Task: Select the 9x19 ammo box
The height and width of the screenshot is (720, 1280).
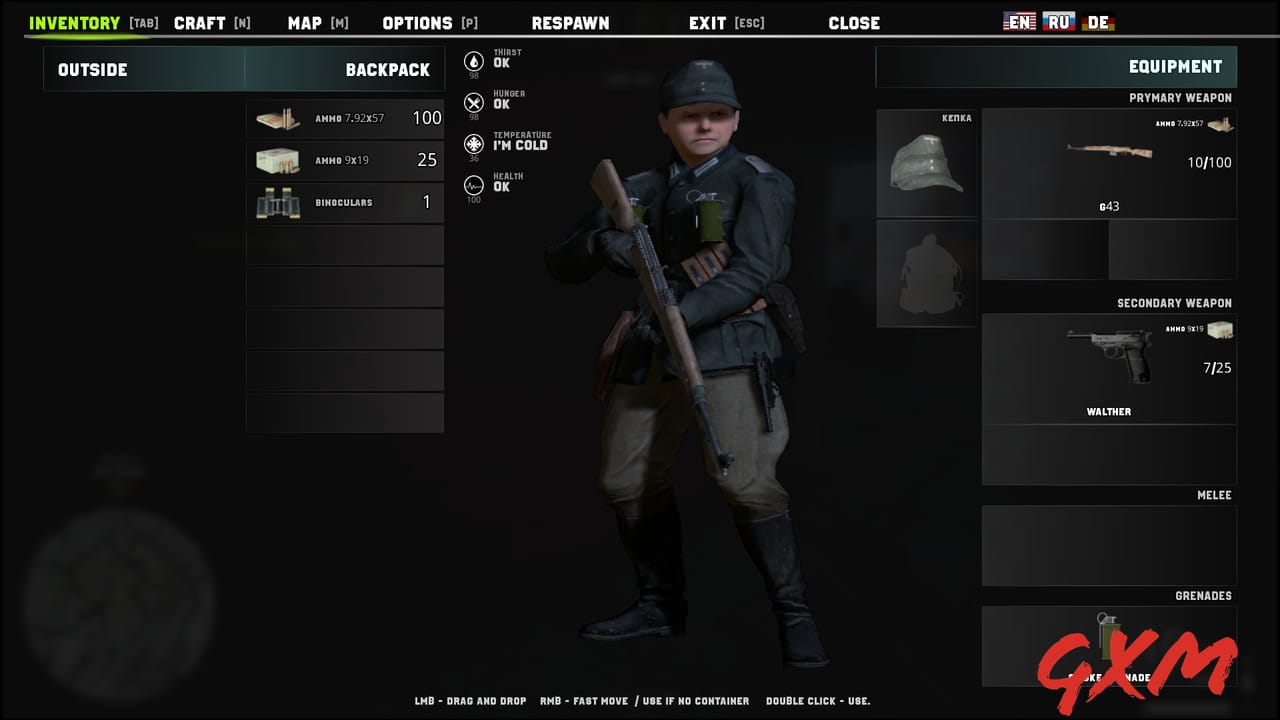Action: [345, 160]
